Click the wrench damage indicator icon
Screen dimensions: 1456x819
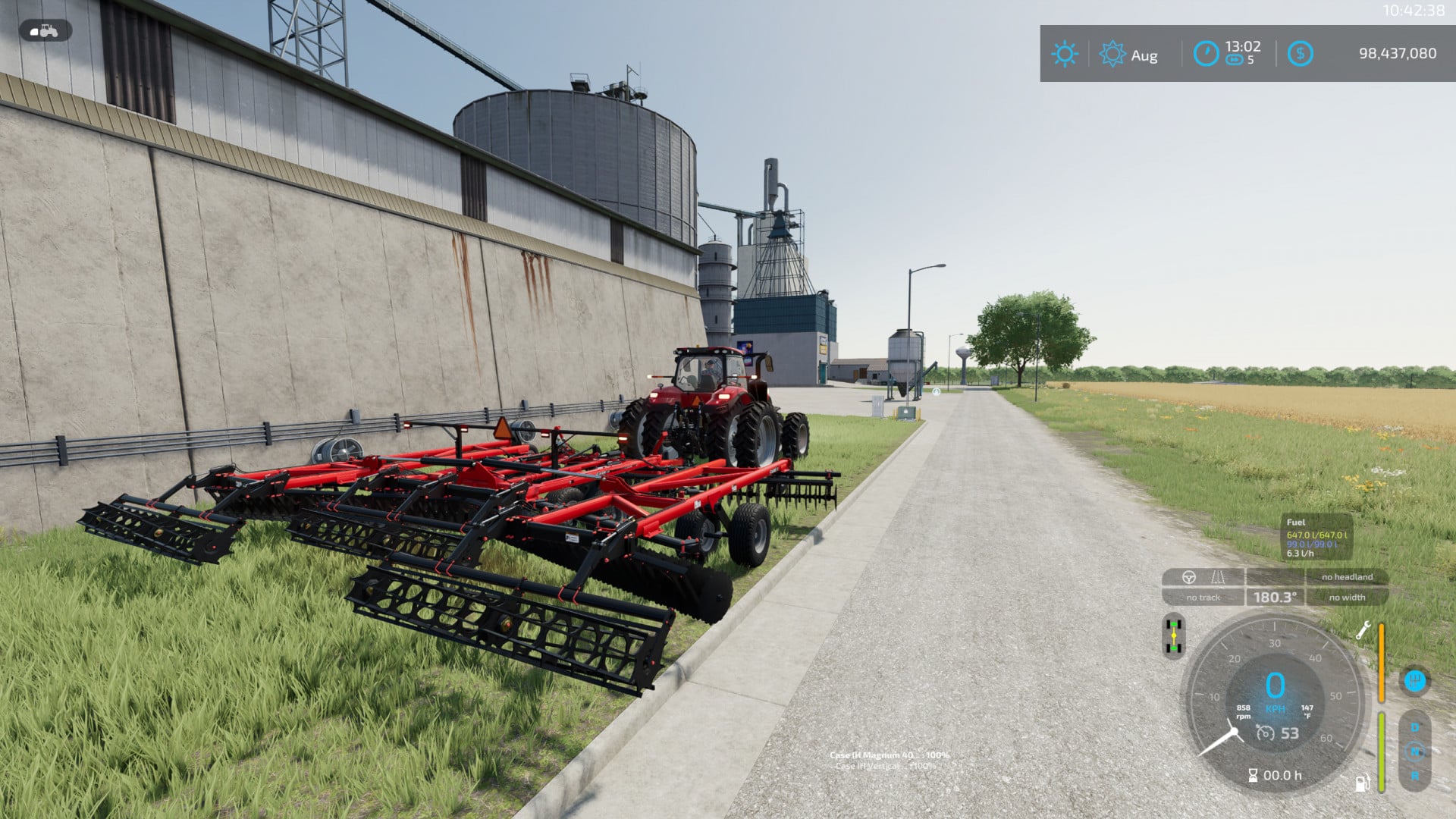pos(1365,629)
